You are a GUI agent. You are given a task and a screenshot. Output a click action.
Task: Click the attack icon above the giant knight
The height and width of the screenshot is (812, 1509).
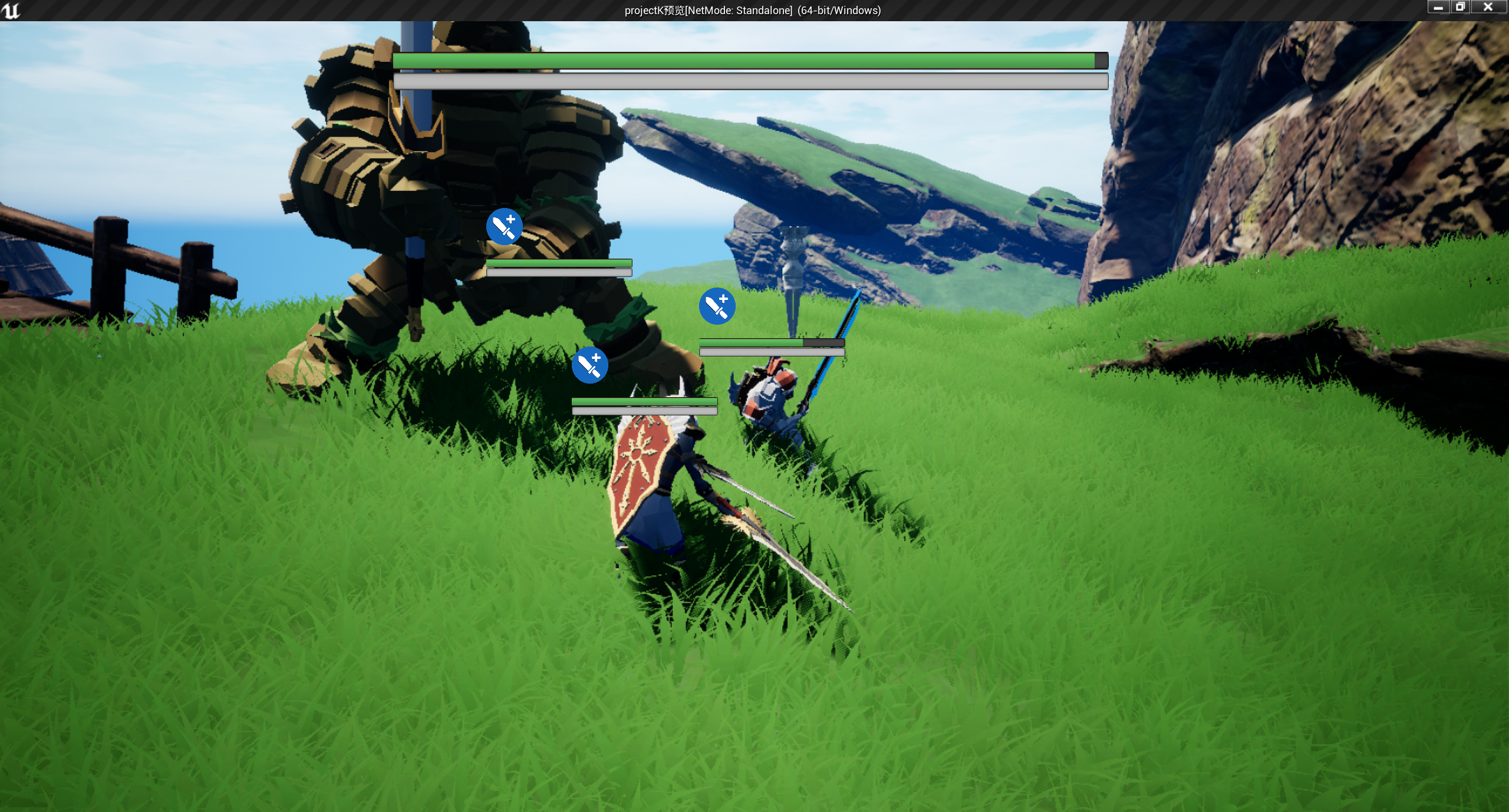505,226
